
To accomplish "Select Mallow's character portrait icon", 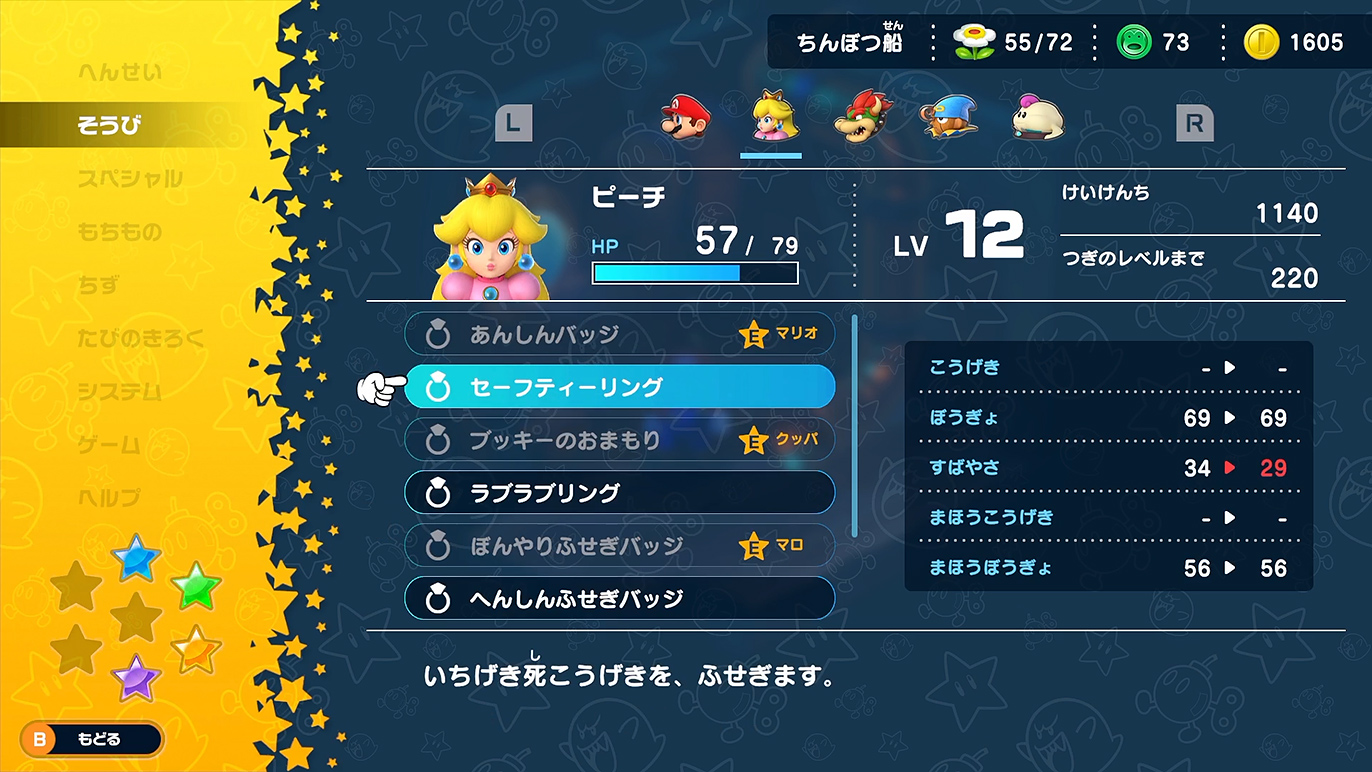I will coord(1037,118).
